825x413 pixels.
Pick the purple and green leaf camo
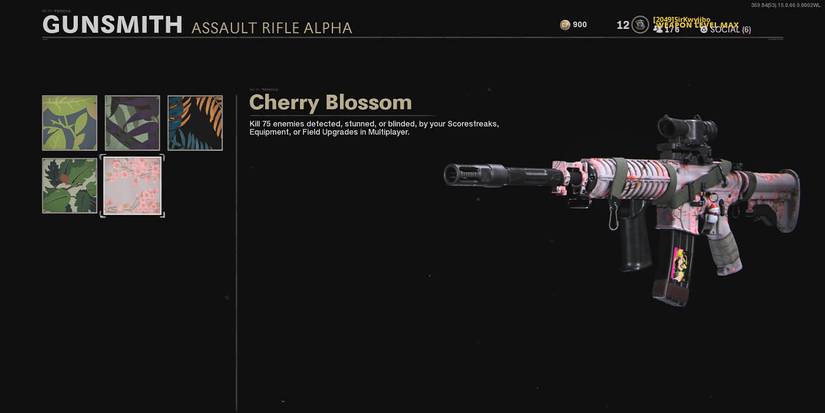click(x=132, y=123)
